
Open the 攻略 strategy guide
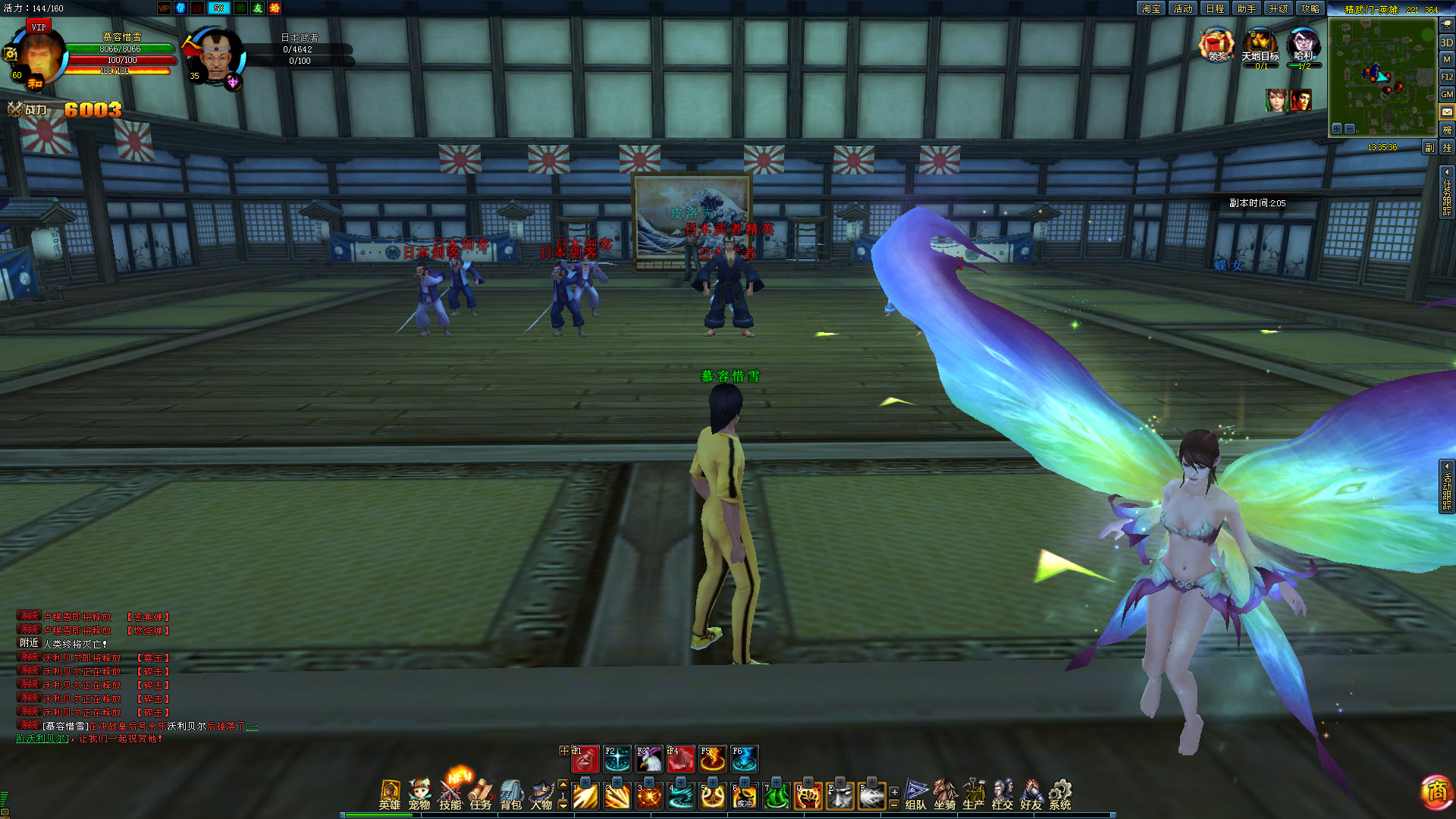(1310, 8)
